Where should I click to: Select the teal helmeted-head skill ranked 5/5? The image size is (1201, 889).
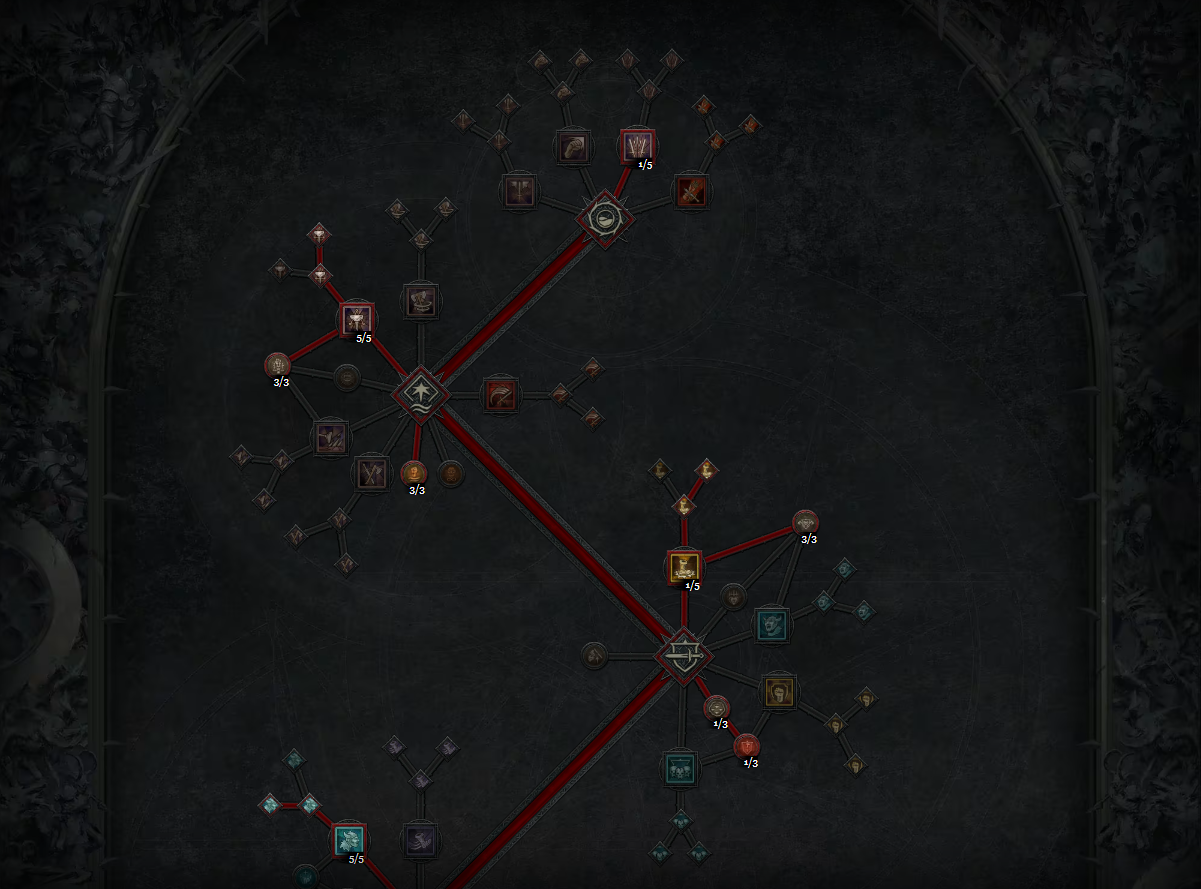tap(349, 840)
